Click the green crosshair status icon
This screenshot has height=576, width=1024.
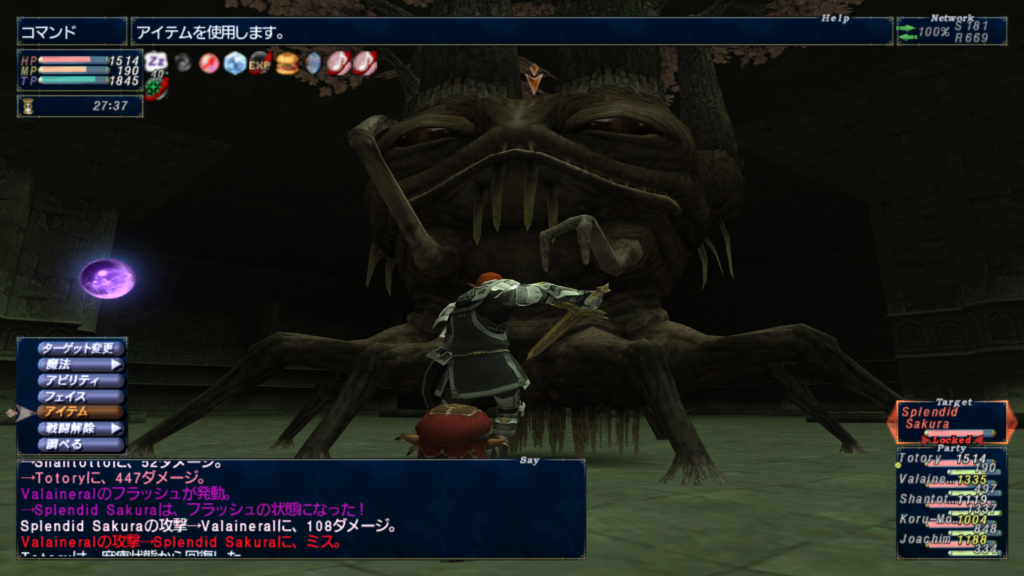[x=156, y=87]
